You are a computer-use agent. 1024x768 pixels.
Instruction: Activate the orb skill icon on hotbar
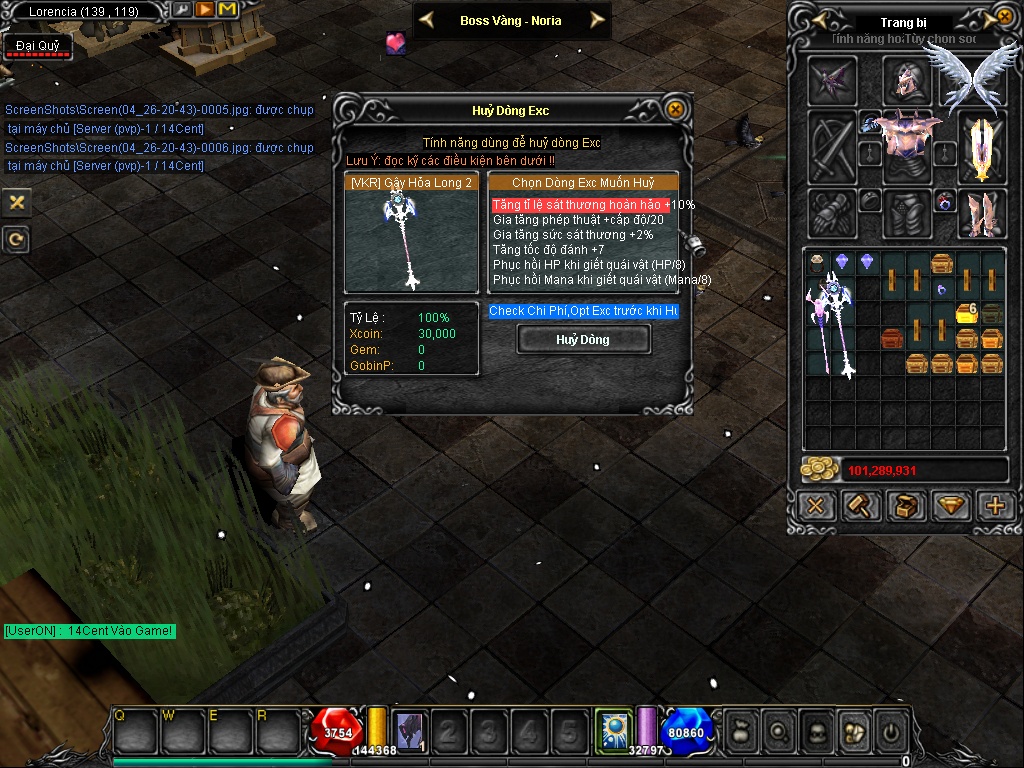coord(612,729)
